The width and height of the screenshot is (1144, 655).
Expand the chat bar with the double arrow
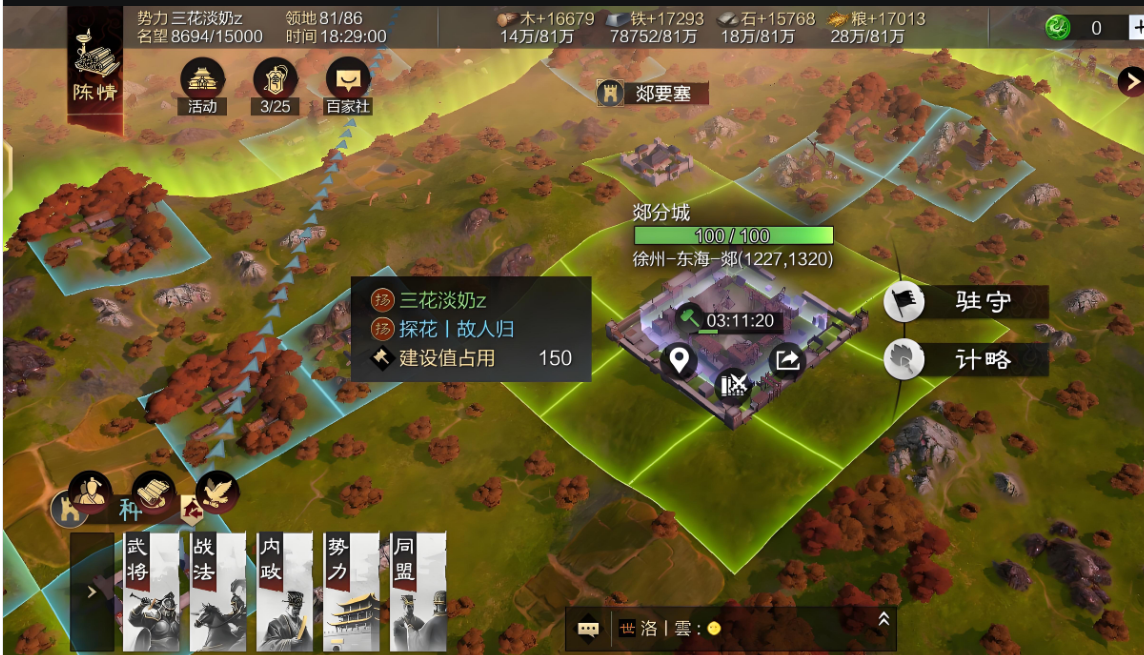[x=883, y=620]
